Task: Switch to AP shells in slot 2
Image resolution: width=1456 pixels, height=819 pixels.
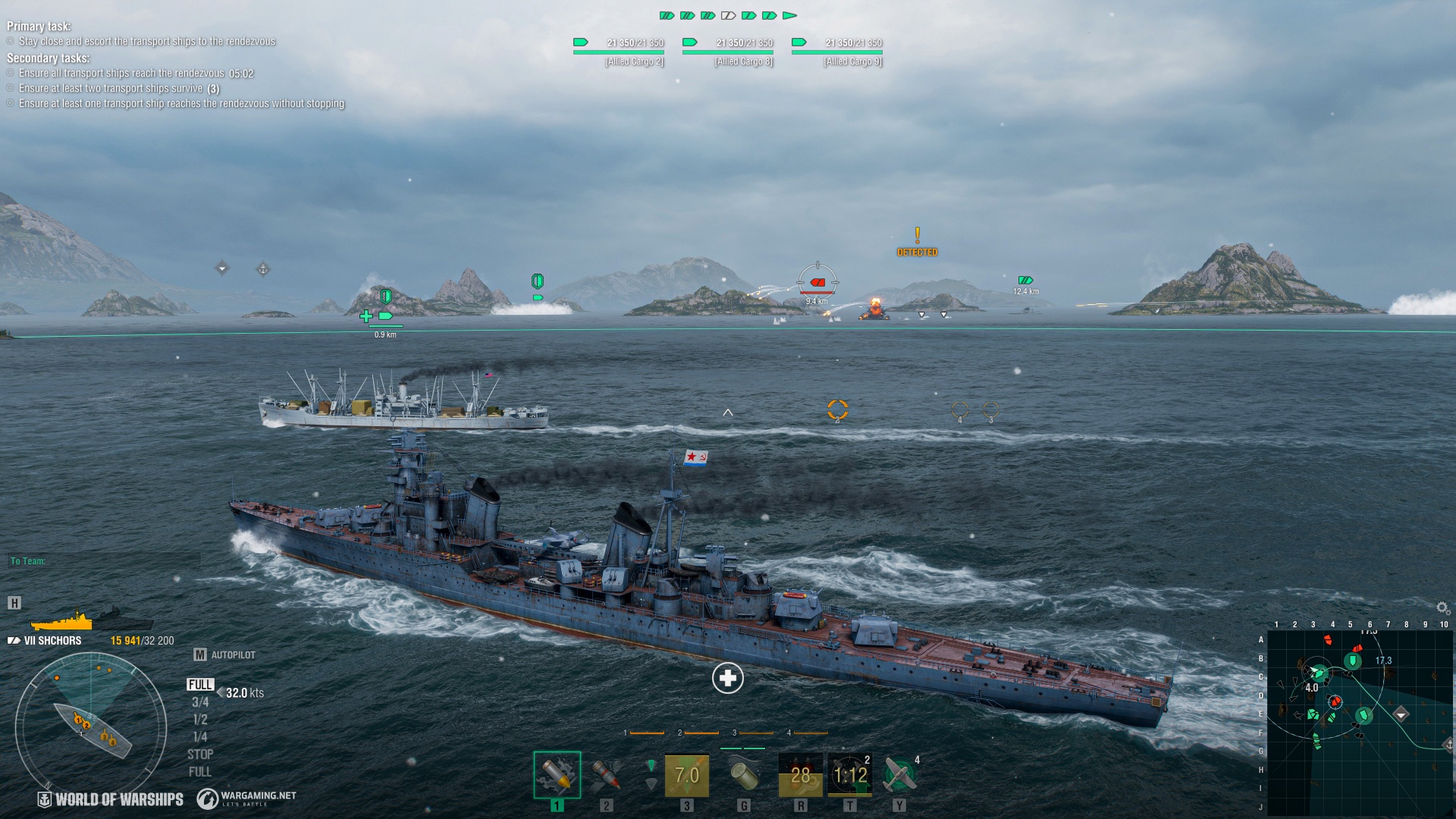Action: tap(606, 775)
